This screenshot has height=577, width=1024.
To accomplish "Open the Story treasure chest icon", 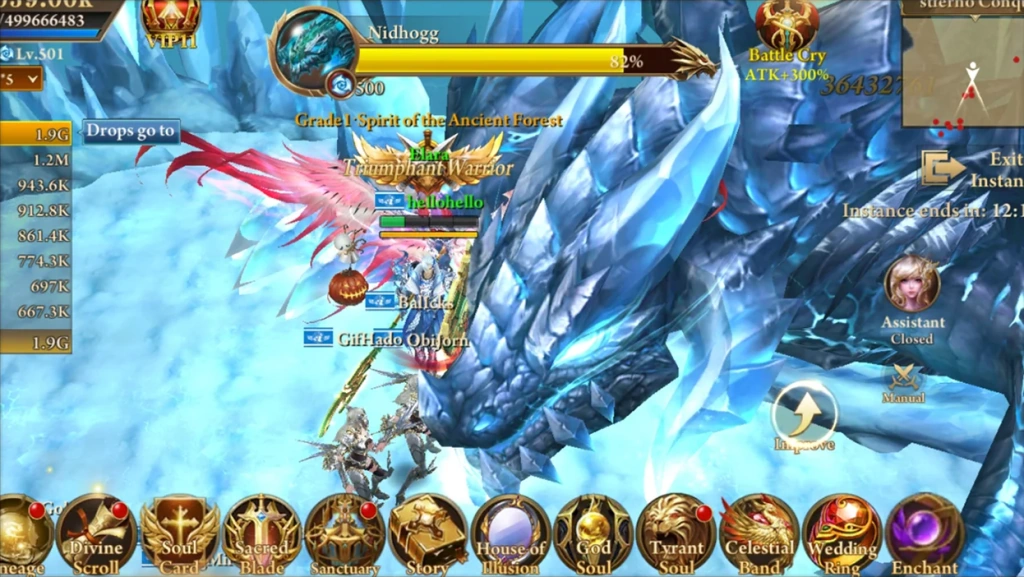I will coord(427,531).
